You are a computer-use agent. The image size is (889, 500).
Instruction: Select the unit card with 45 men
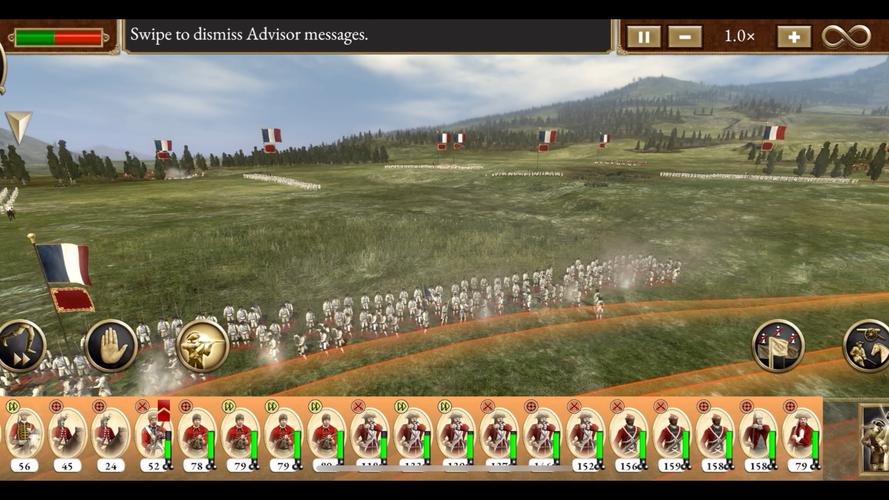(x=67, y=436)
